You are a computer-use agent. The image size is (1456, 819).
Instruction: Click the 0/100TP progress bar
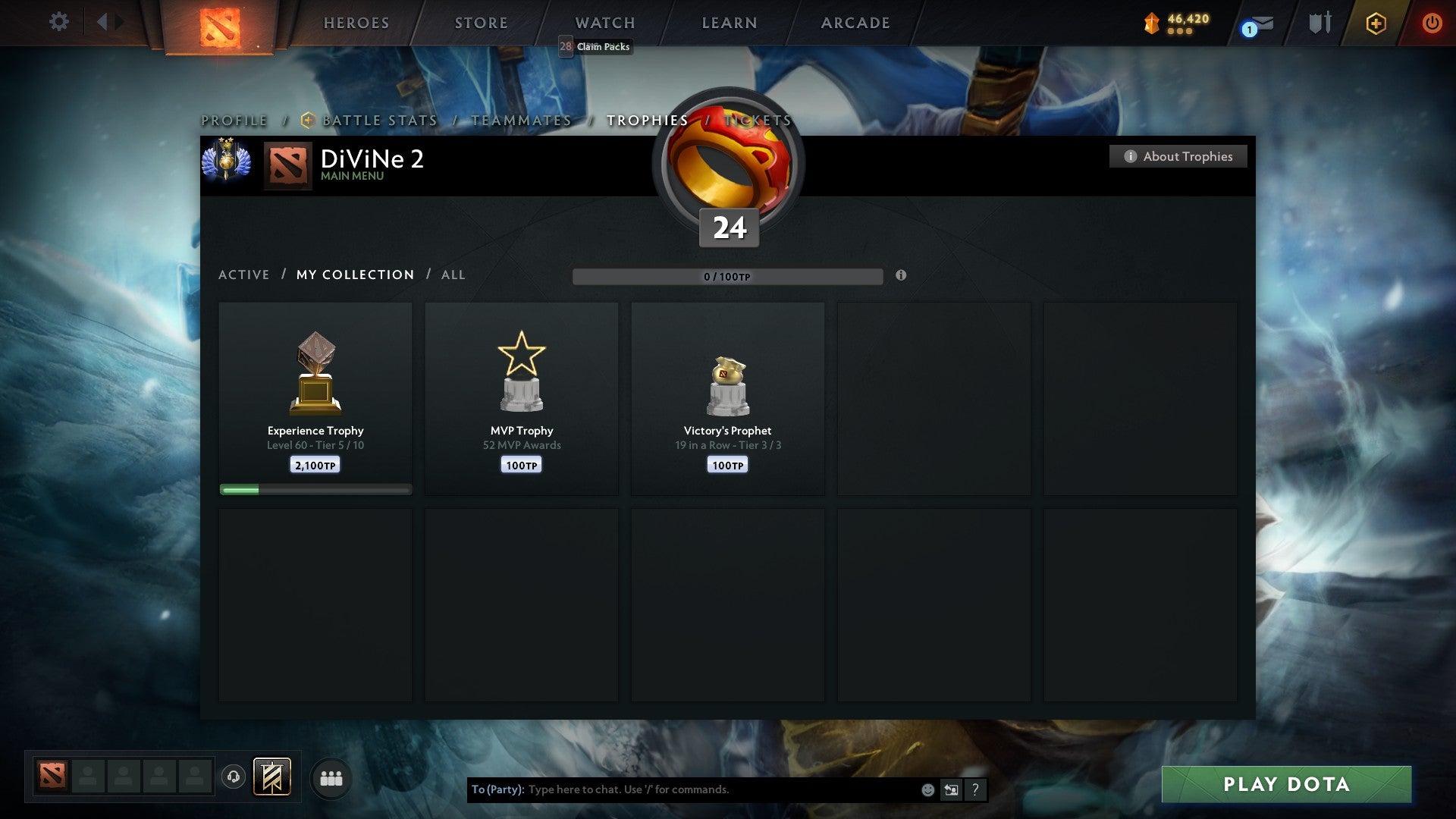(x=728, y=277)
